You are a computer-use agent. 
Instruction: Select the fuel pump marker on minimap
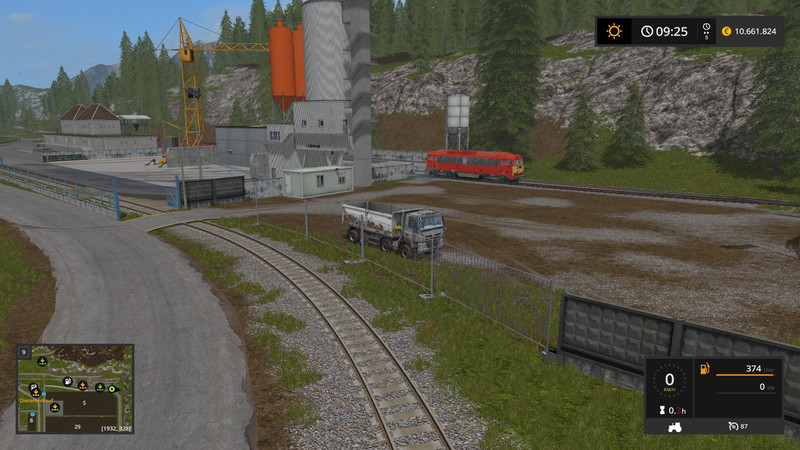click(x=67, y=381)
